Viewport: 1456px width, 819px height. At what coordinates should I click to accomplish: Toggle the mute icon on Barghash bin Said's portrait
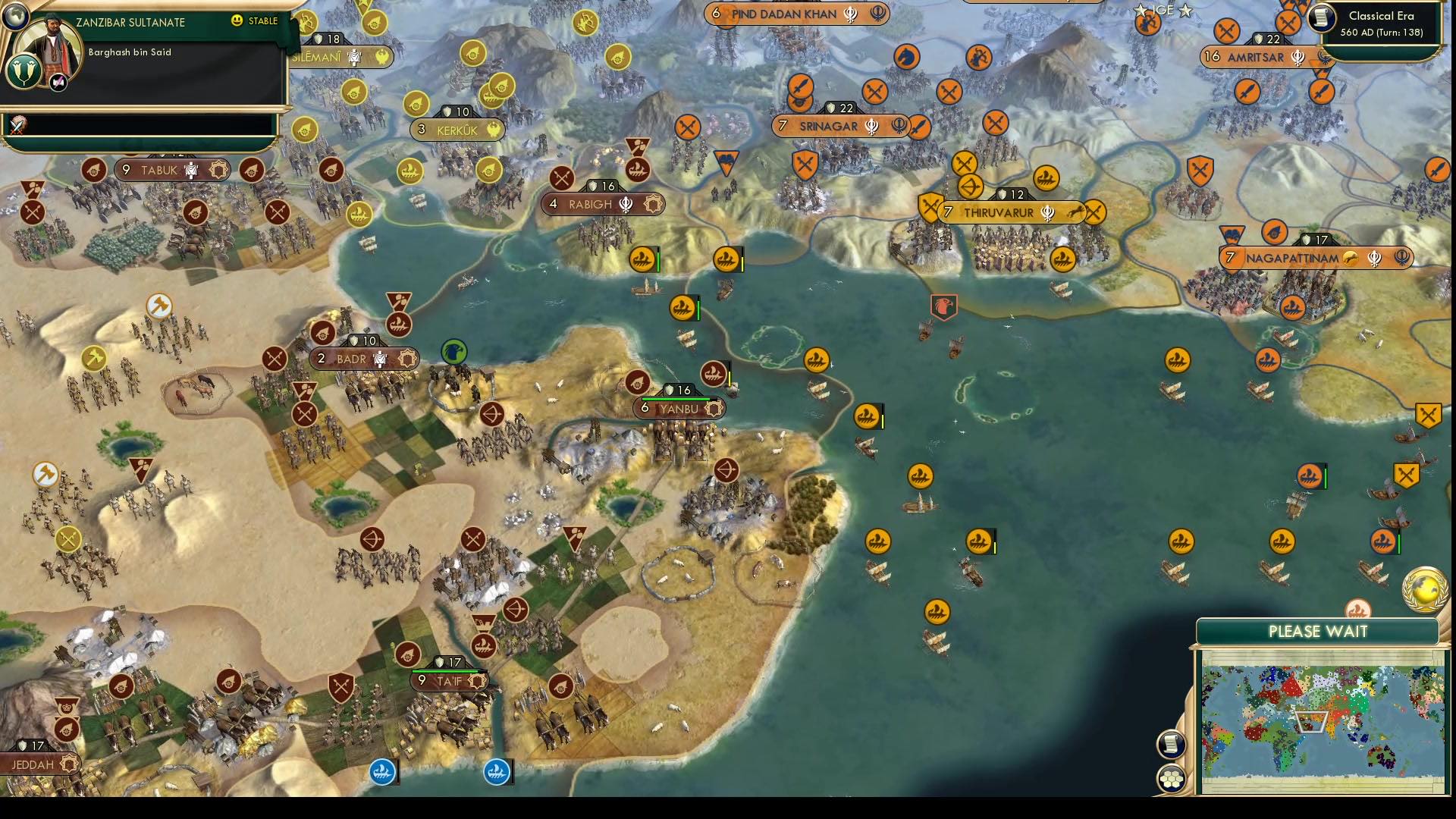point(58,82)
